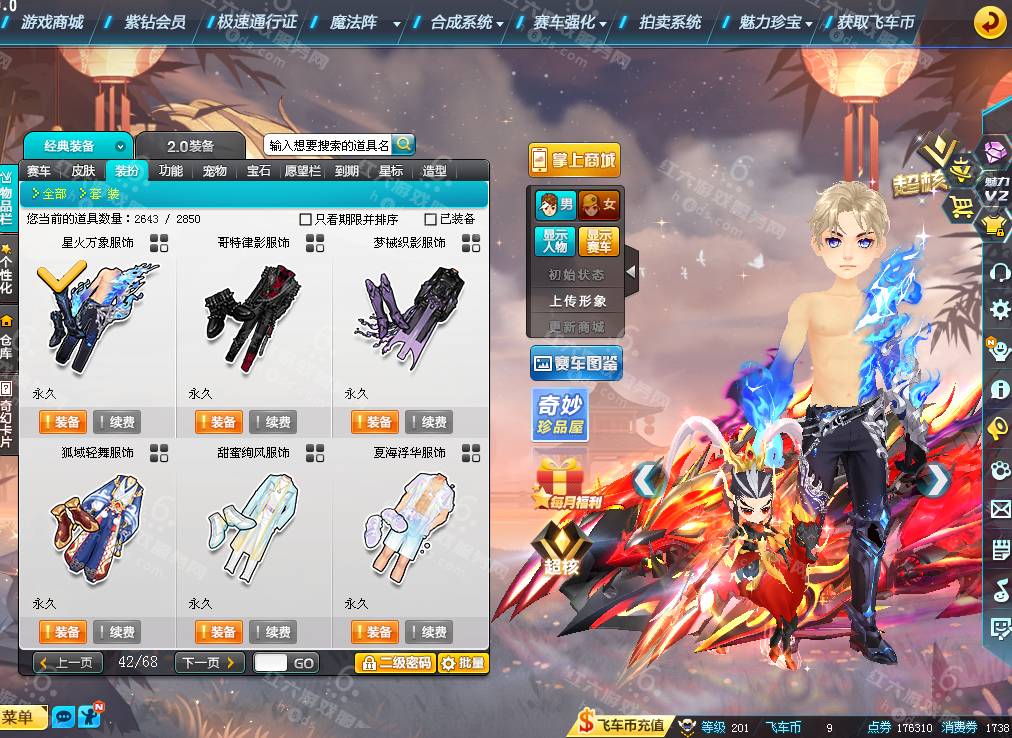Image resolution: width=1012 pixels, height=738 pixels.
Task: Equip the 哥特律影服饰 outfit
Action: point(218,422)
